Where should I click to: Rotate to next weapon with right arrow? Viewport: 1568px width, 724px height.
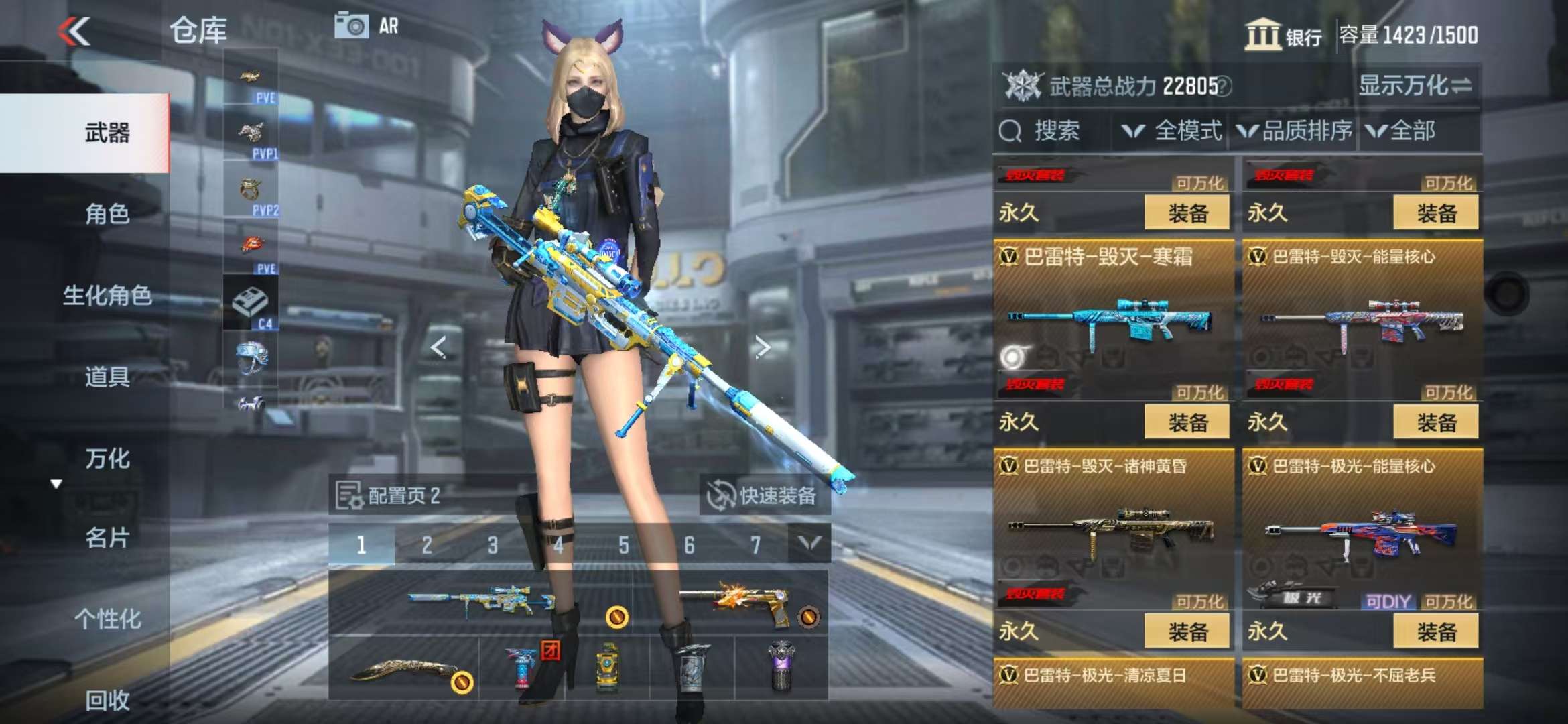(762, 347)
